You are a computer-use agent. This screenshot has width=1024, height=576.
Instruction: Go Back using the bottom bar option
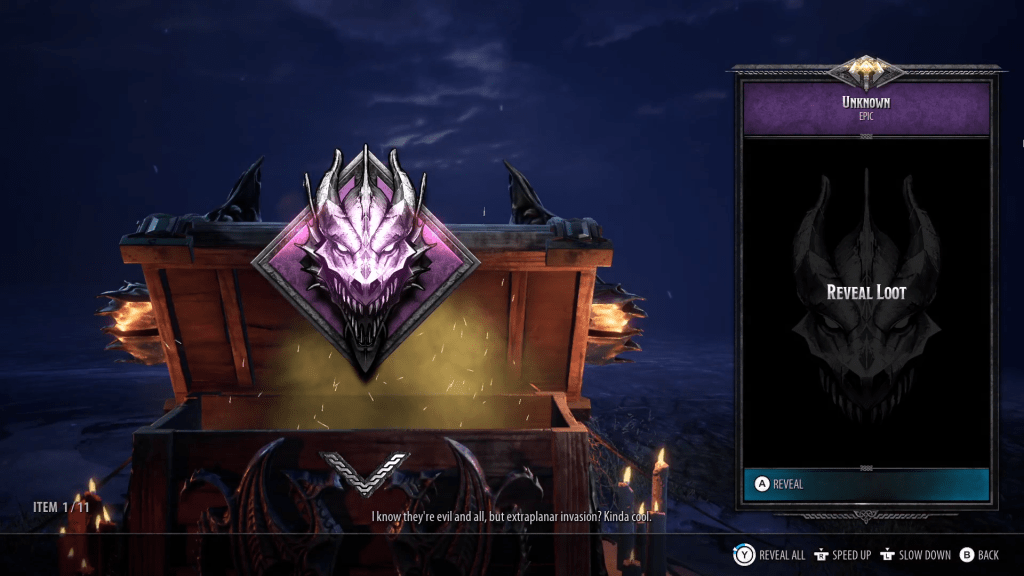(x=979, y=555)
